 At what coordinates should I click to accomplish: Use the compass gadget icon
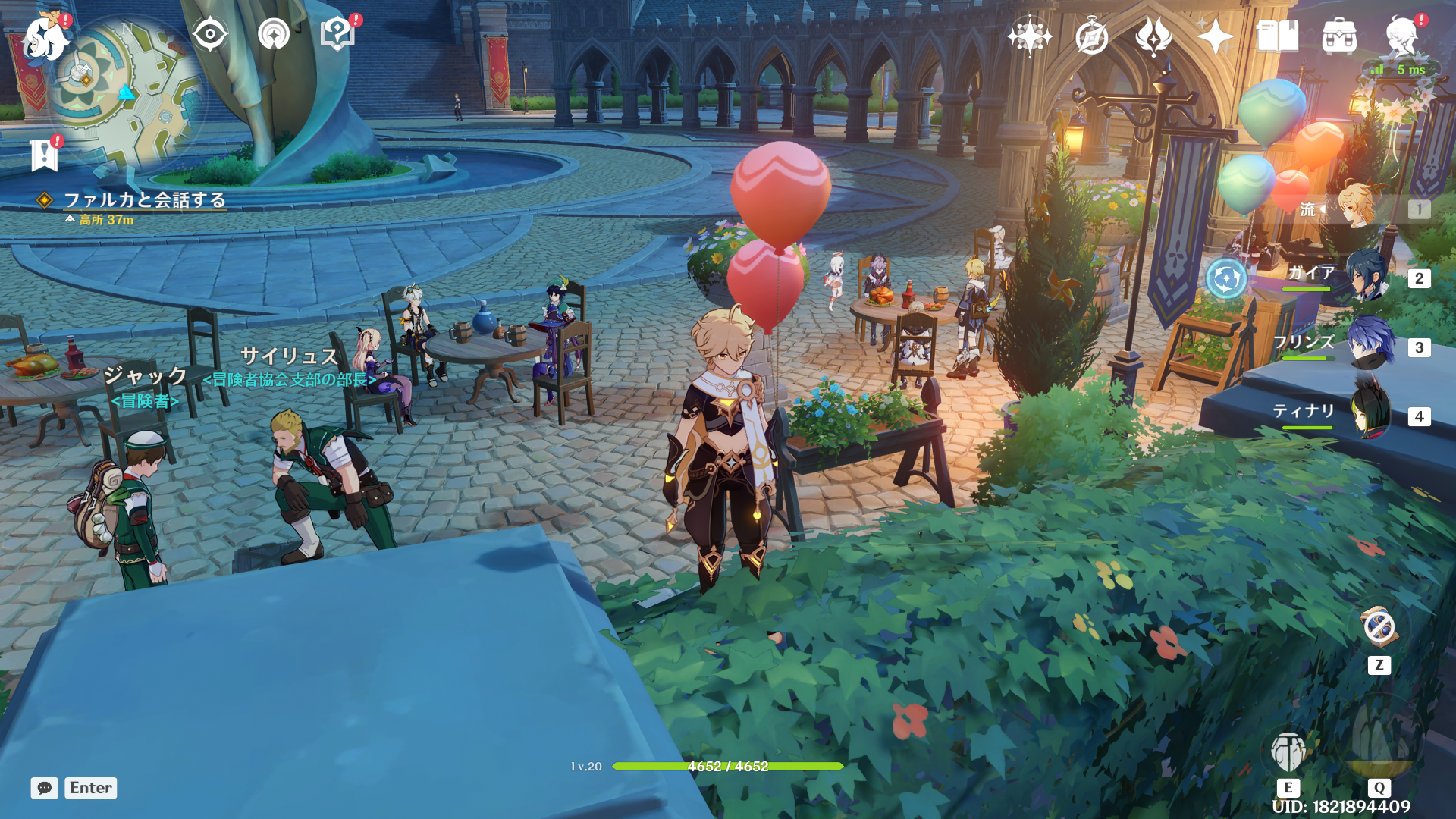pyautogui.click(x=1379, y=626)
